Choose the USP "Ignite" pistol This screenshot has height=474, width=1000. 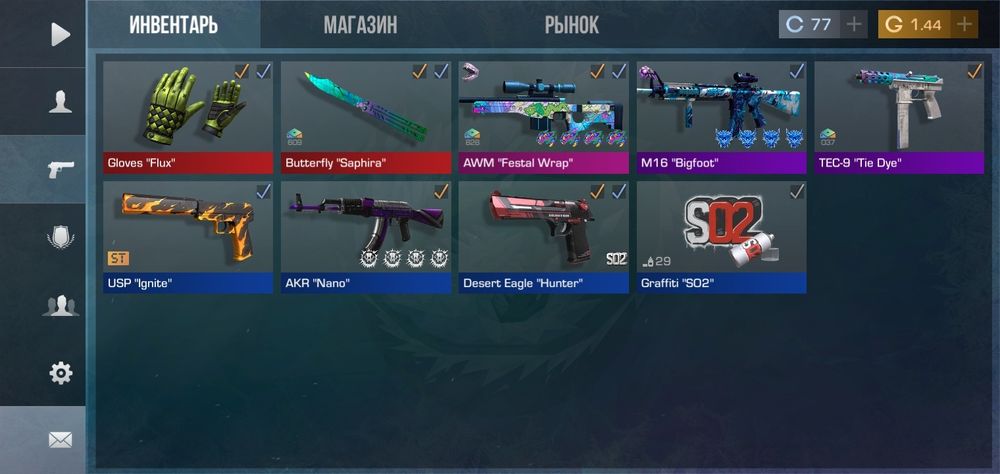(x=188, y=237)
